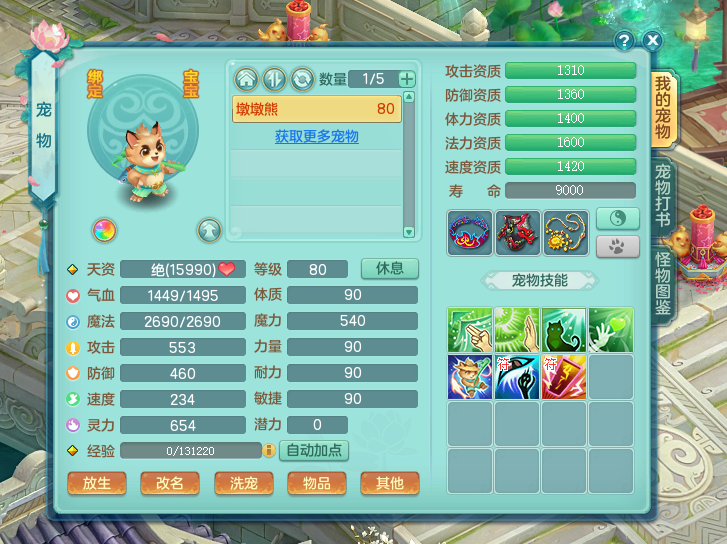This screenshot has height=544, width=727.
Task: Choose the 洗宠 button
Action: 243,483
